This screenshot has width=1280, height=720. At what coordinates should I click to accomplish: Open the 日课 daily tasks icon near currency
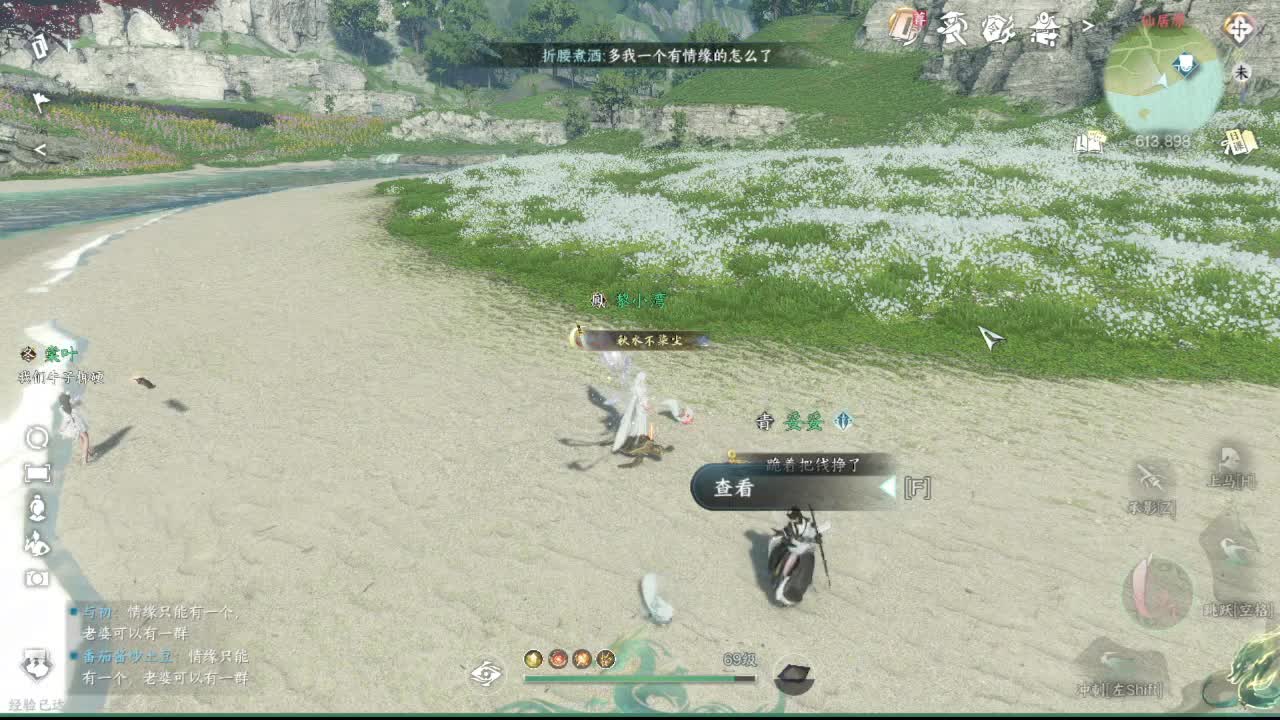click(x=1240, y=140)
